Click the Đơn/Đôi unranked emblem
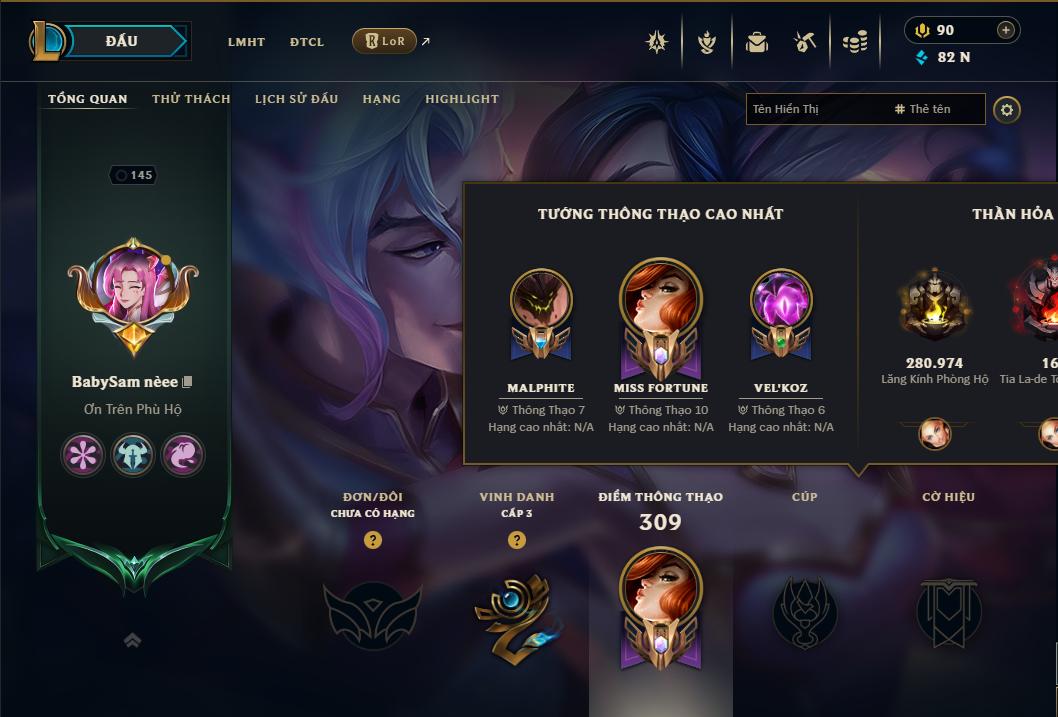The width and height of the screenshot is (1058, 717). coord(372,614)
